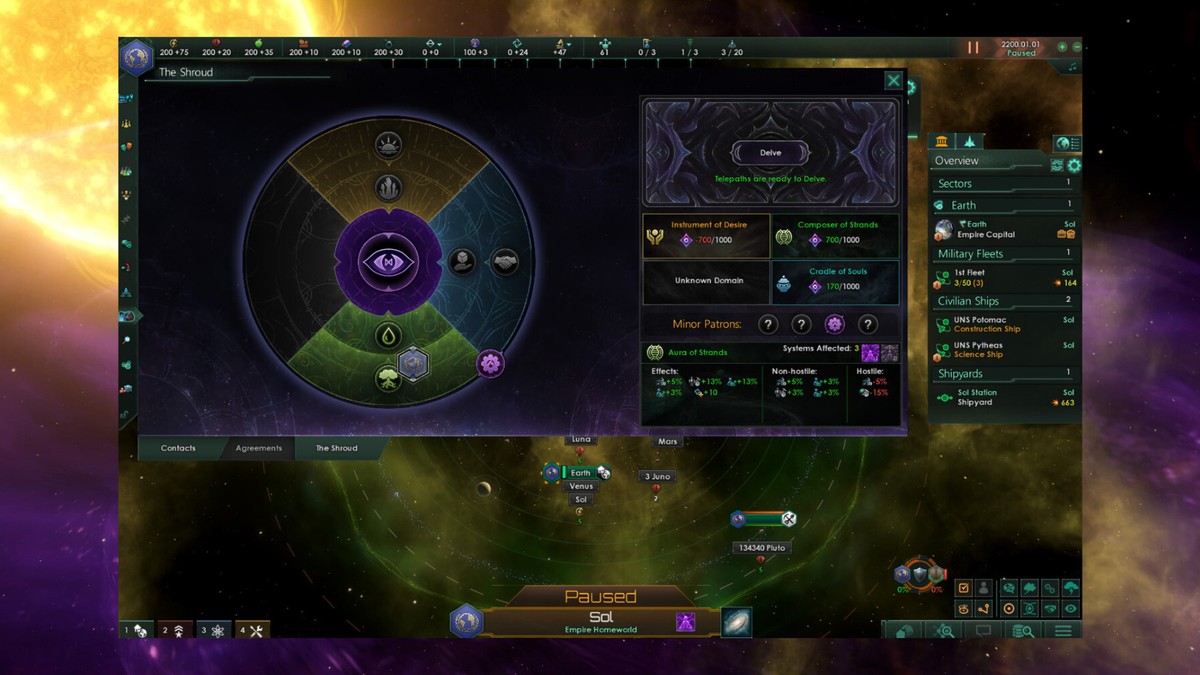Select the 1st Fleet in outliner
This screenshot has width=1200, height=675.
(x=1005, y=277)
